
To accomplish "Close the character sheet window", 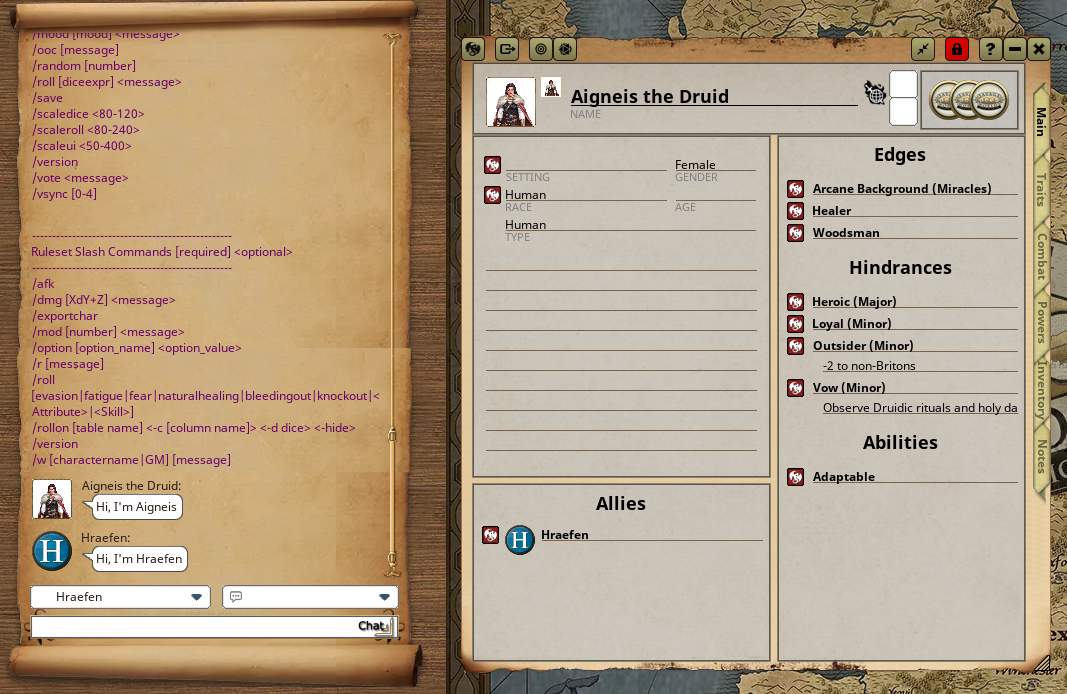I will pos(1039,49).
